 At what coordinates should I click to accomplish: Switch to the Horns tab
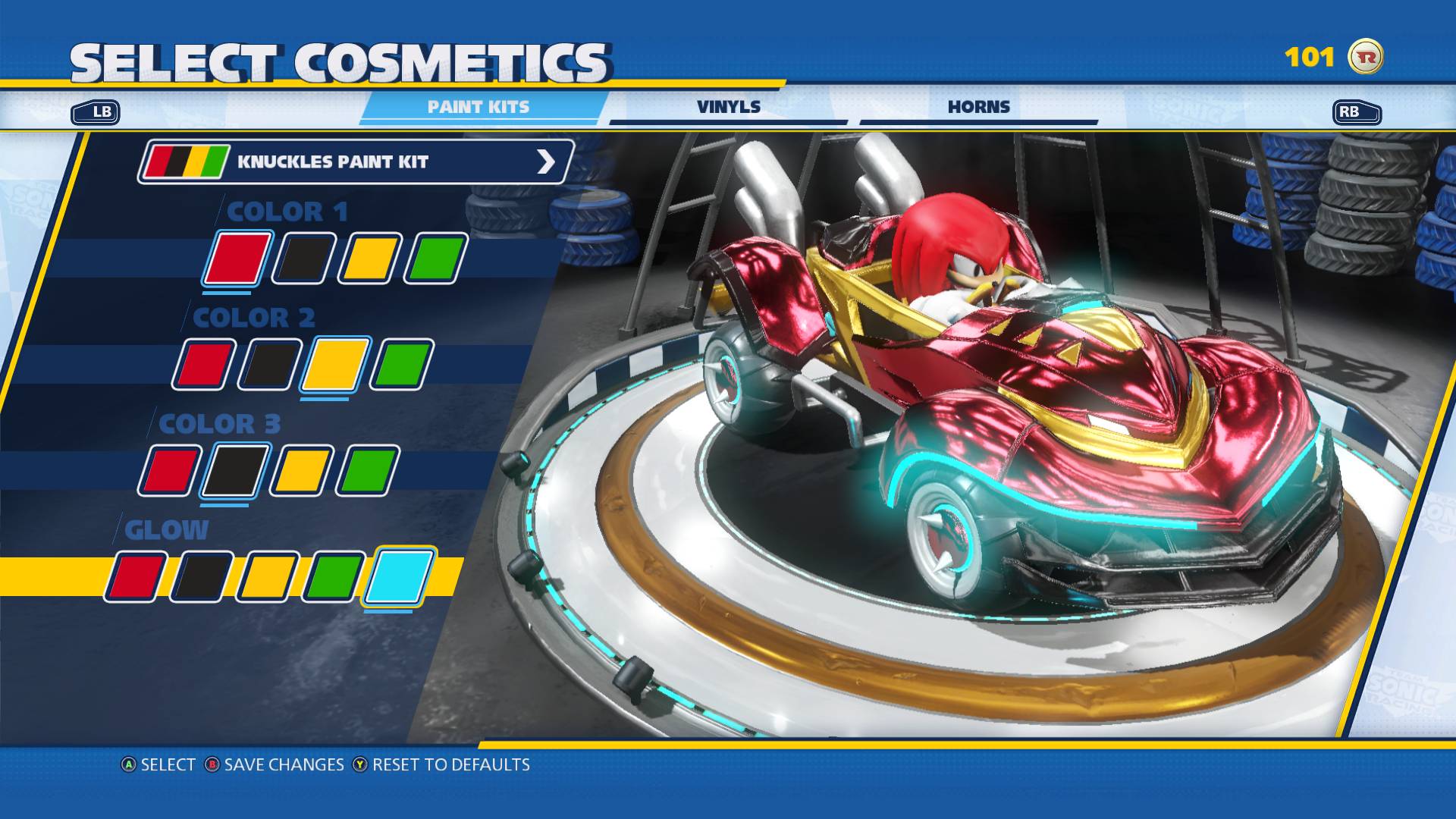coord(978,107)
